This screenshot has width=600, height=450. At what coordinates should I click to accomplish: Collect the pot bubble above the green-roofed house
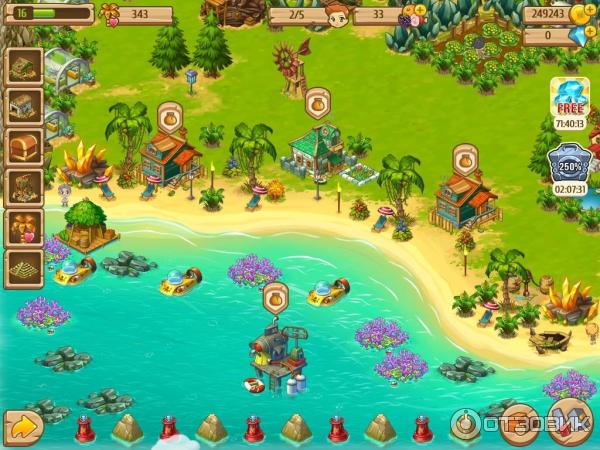click(317, 103)
